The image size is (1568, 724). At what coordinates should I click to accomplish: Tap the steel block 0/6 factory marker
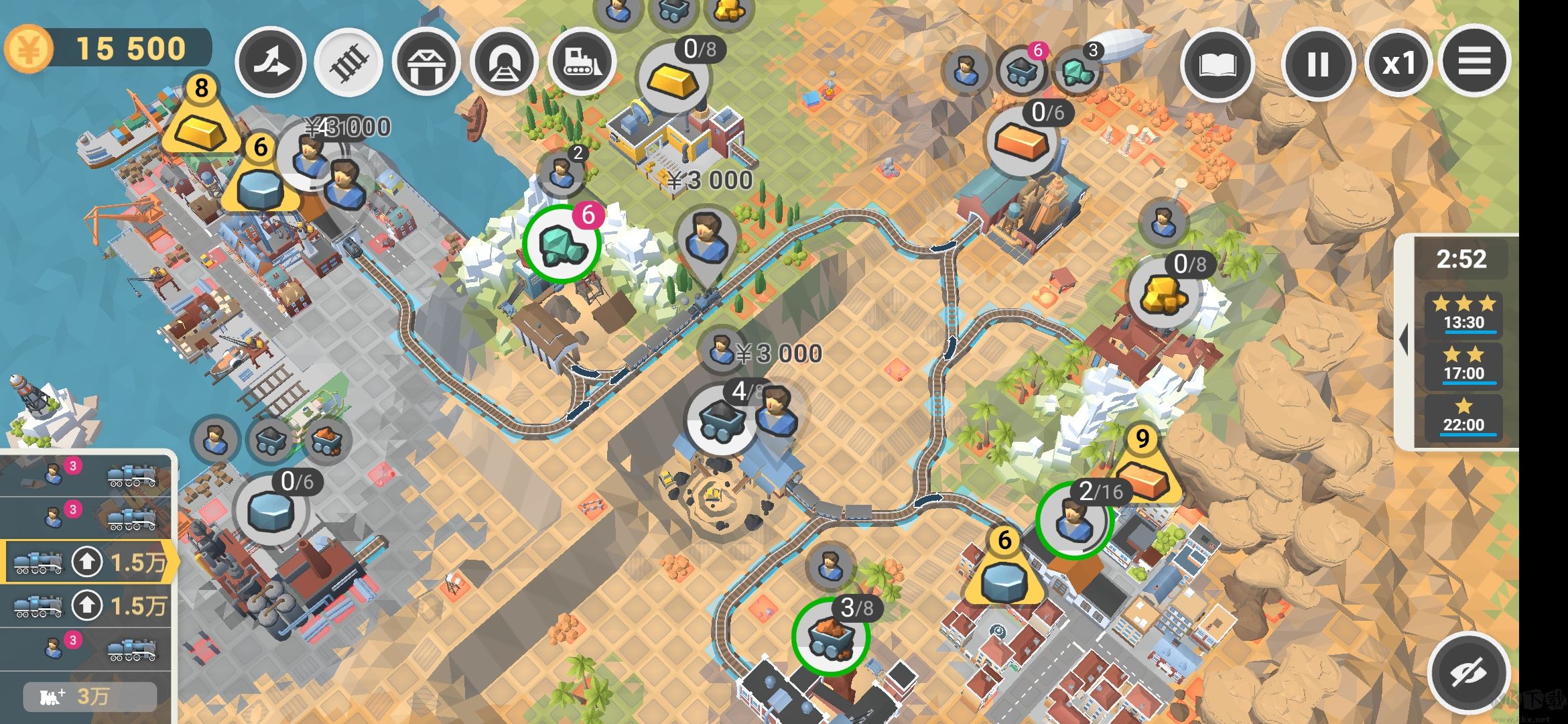point(270,511)
